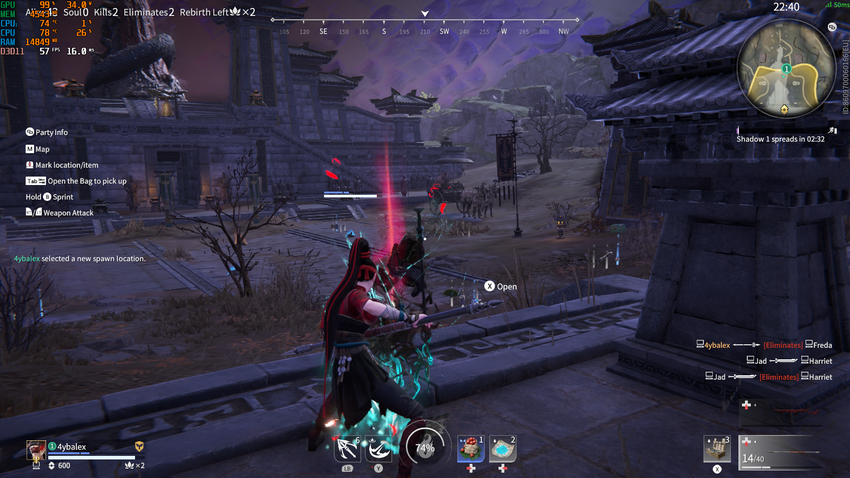Screen dimensions: 850x478
Task: Open the circular minimap
Action: coord(784,70)
